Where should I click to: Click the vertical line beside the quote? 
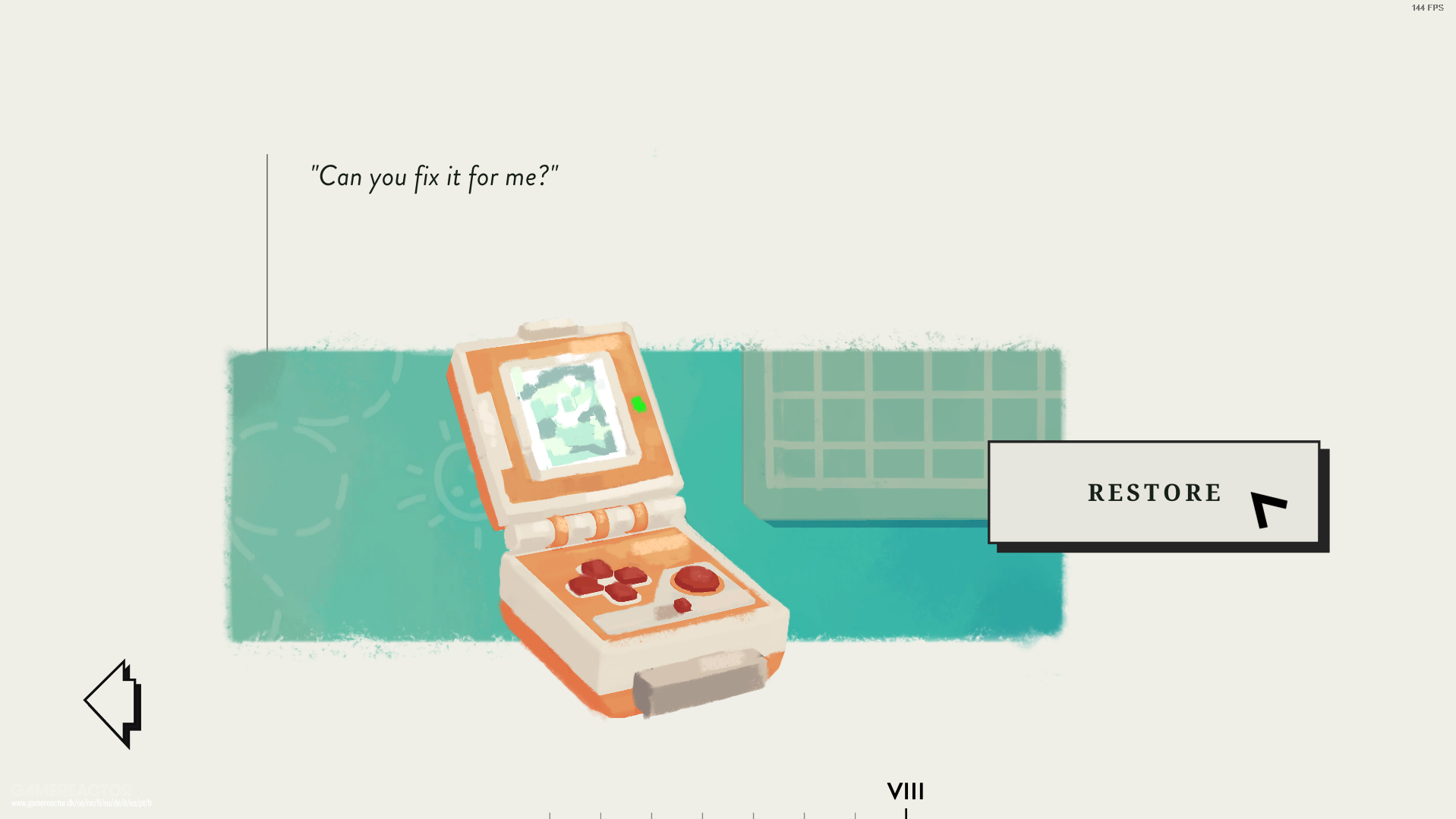tap(268, 250)
